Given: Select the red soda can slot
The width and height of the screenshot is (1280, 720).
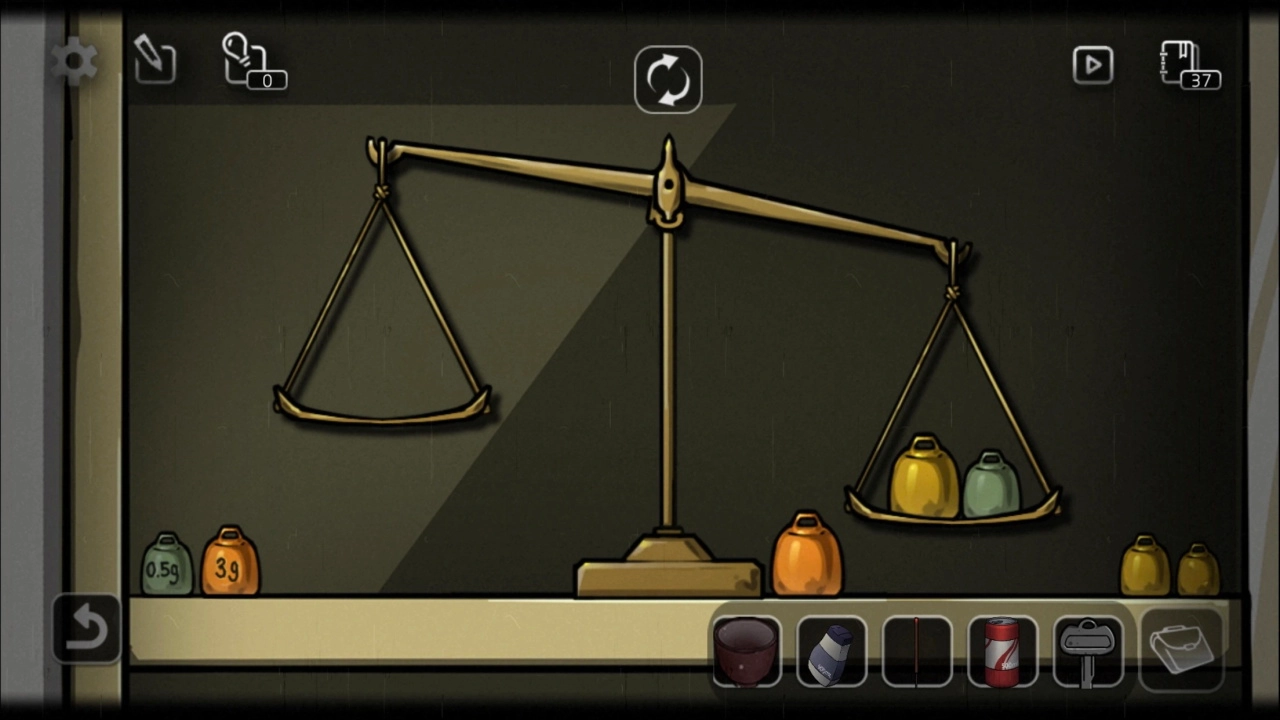Looking at the screenshot, I should [x=1002, y=651].
